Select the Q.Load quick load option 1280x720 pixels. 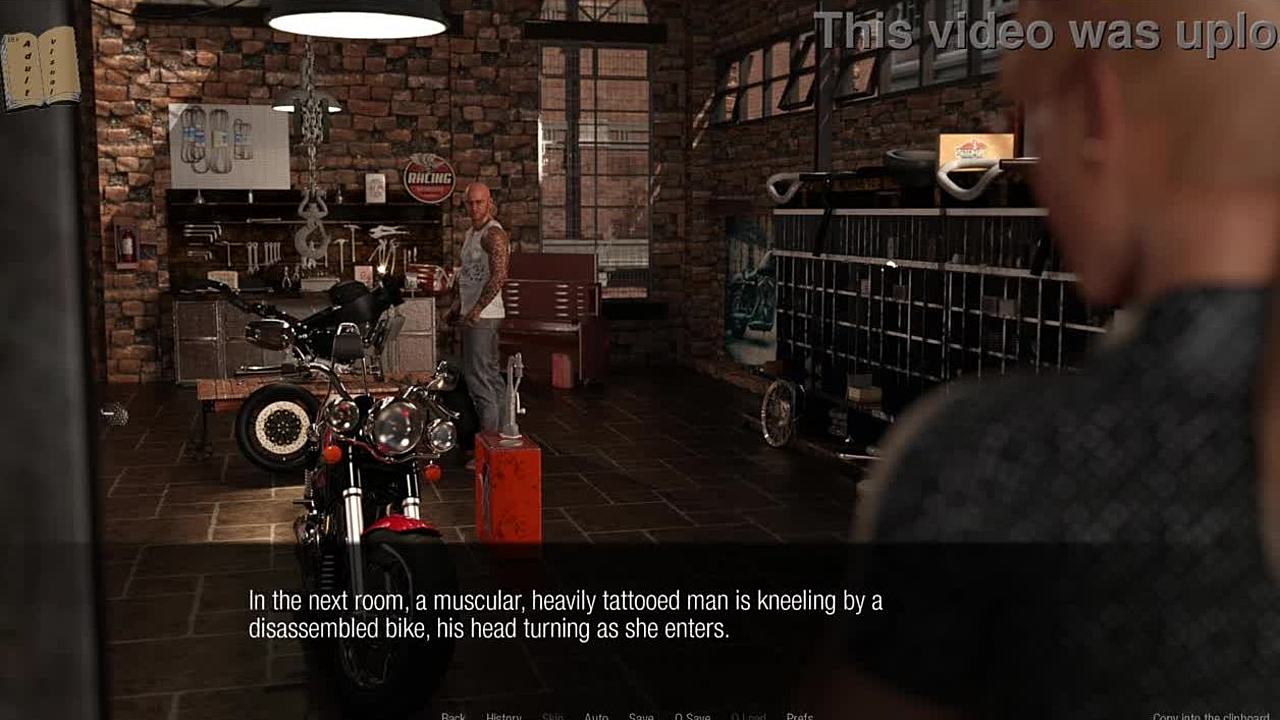point(748,716)
